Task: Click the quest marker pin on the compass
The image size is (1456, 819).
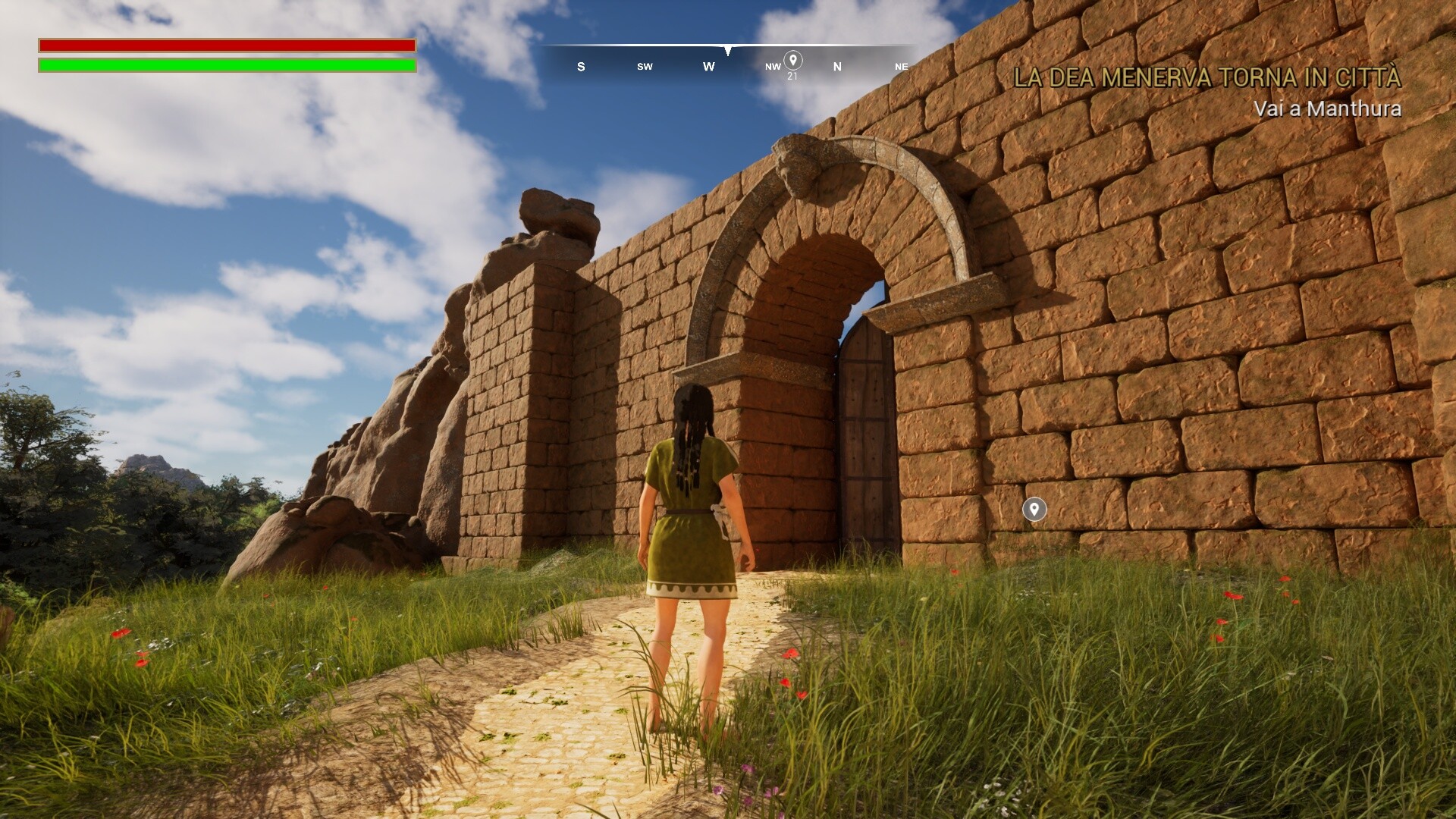Action: click(792, 60)
